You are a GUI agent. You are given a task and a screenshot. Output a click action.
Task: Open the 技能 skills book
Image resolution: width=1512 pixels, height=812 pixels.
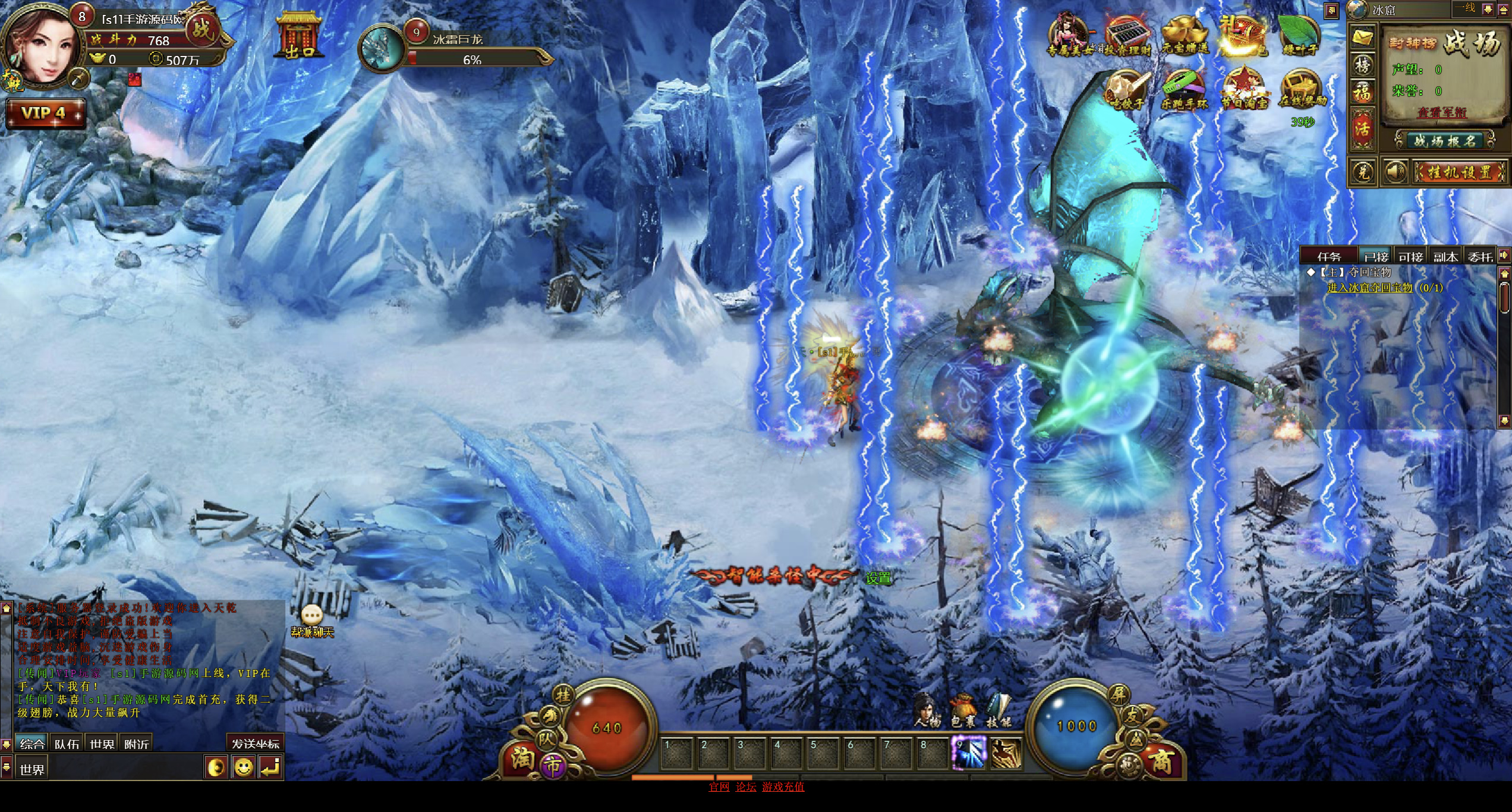pyautogui.click(x=998, y=710)
